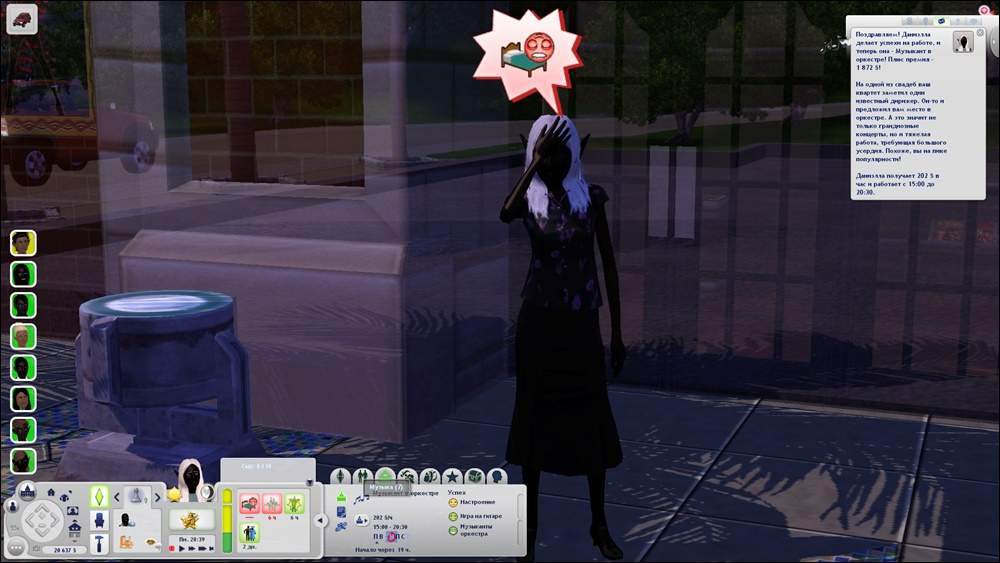Click the two-friends moodlet icon
The width and height of the screenshot is (1000, 563).
coord(249,532)
